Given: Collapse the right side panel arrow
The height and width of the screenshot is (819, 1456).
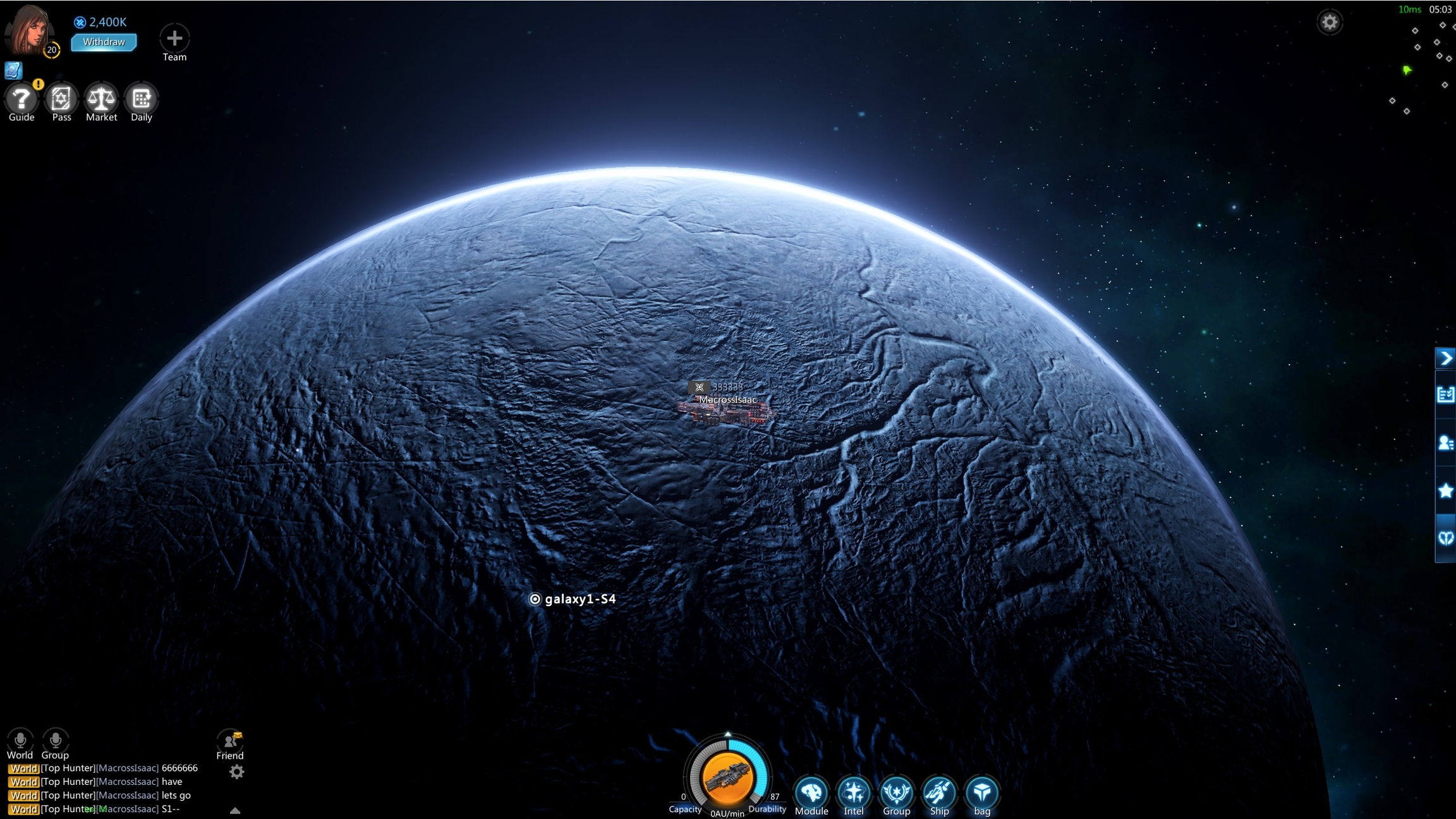Looking at the screenshot, I should pos(1446,358).
